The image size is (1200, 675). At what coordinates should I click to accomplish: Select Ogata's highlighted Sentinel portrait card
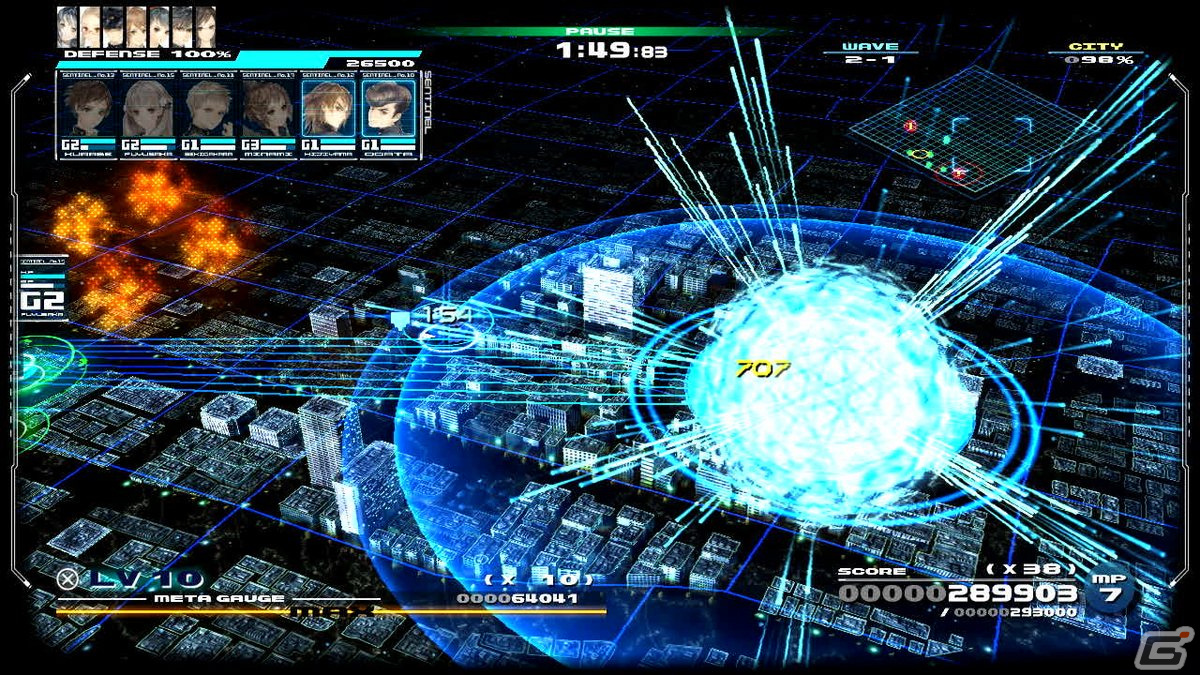387,114
